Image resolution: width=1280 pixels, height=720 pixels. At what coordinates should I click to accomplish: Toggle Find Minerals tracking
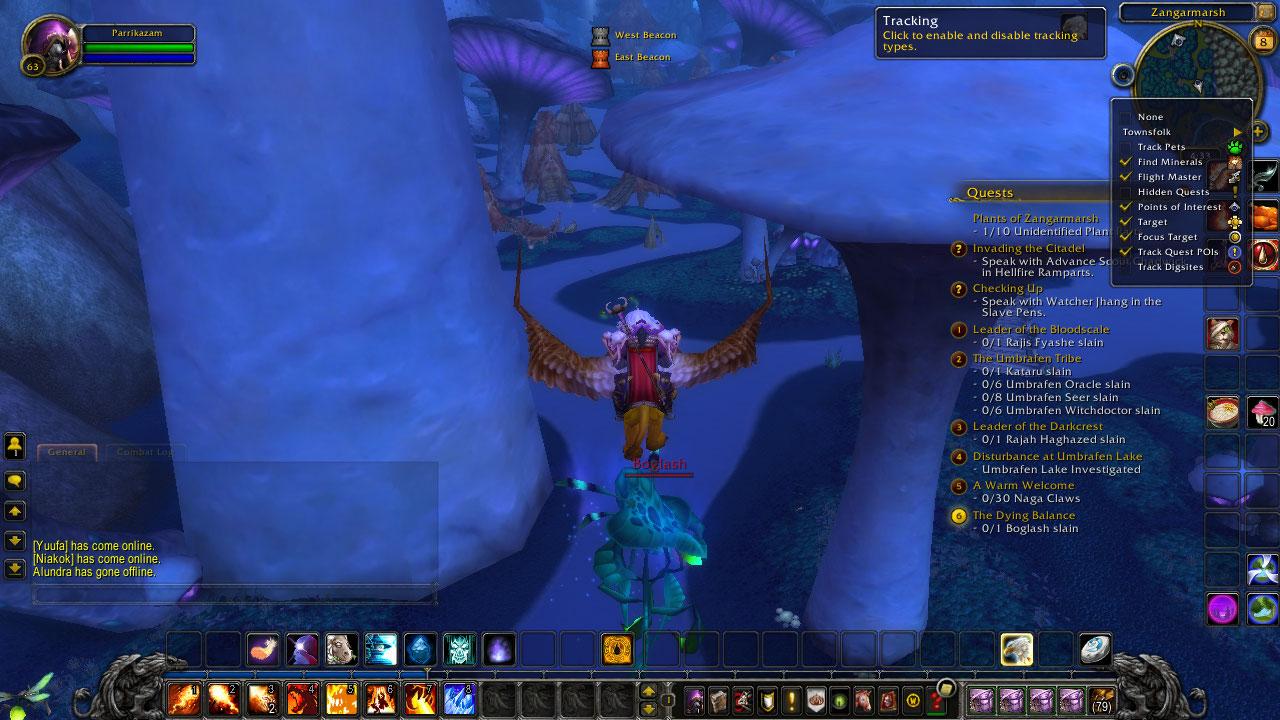(x=1169, y=162)
